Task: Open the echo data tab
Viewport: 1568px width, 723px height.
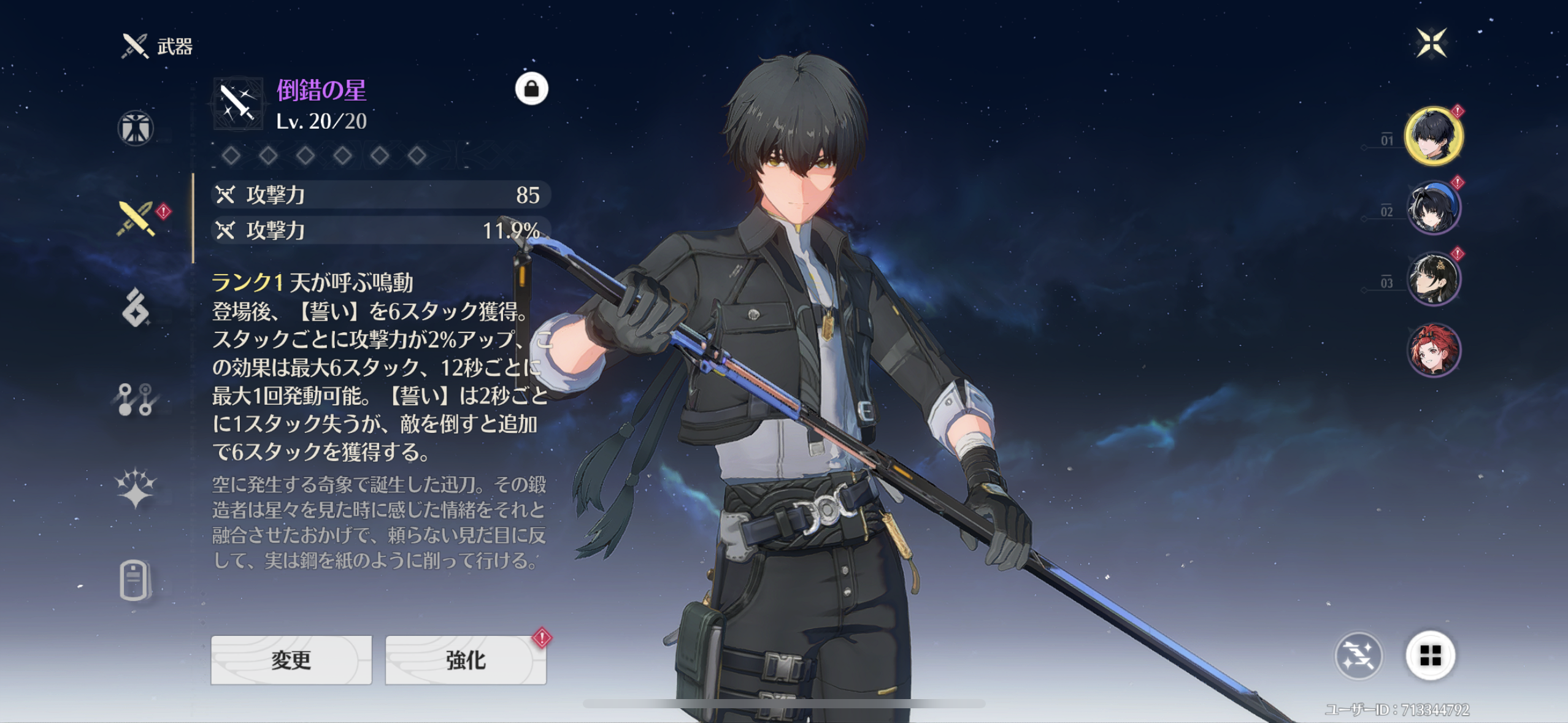Action: click(136, 308)
